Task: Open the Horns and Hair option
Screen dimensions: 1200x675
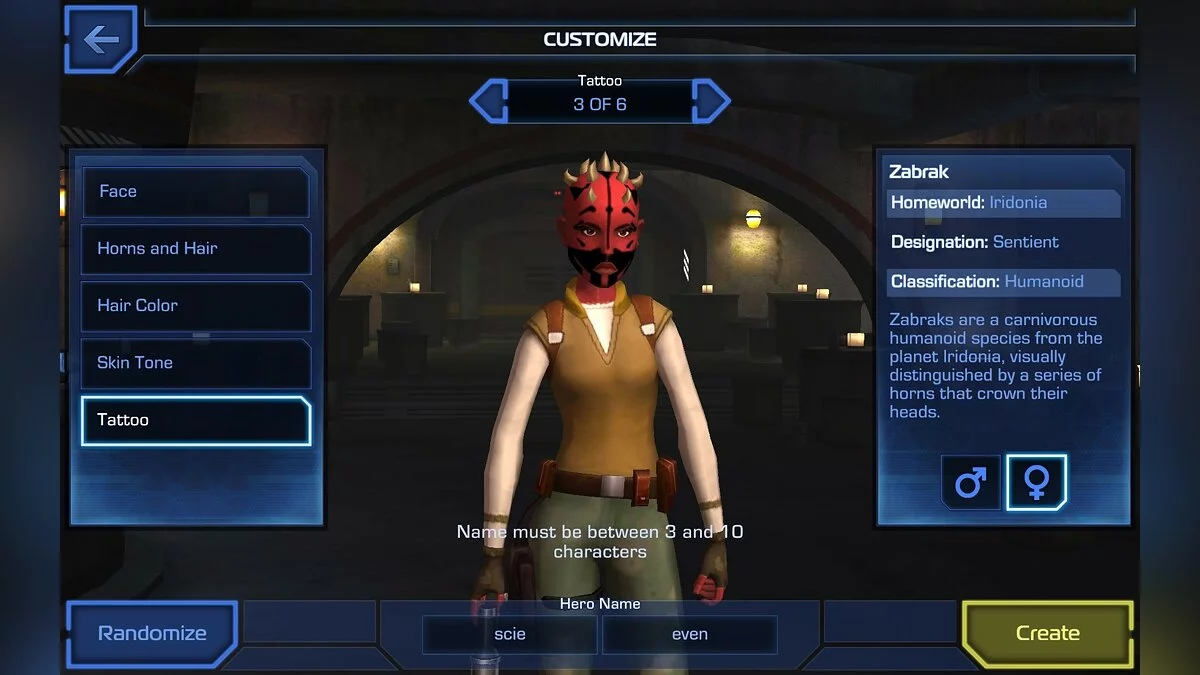Action: point(196,249)
